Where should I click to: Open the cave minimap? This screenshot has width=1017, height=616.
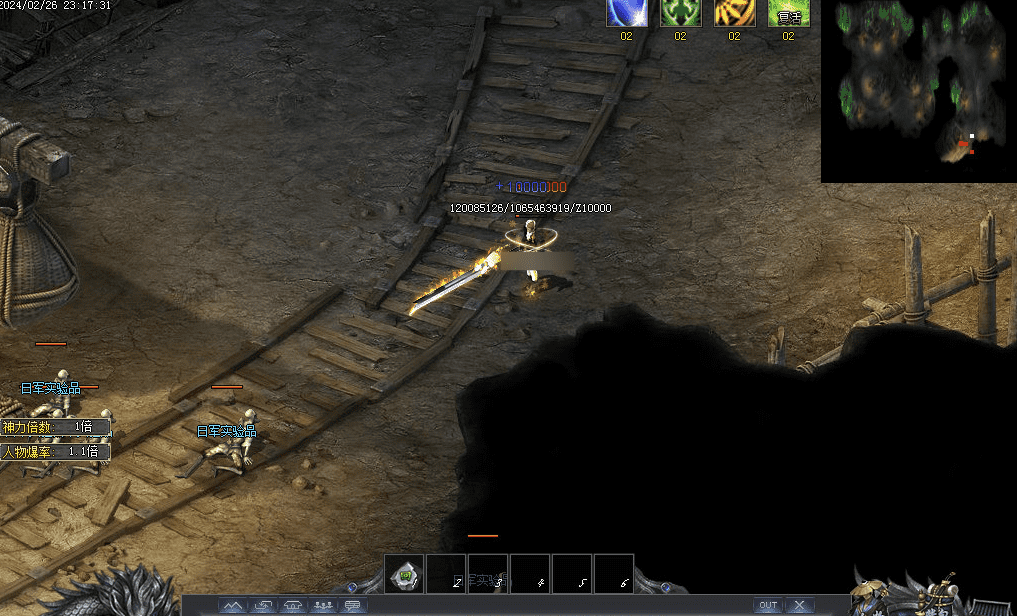pyautogui.click(x=918, y=90)
